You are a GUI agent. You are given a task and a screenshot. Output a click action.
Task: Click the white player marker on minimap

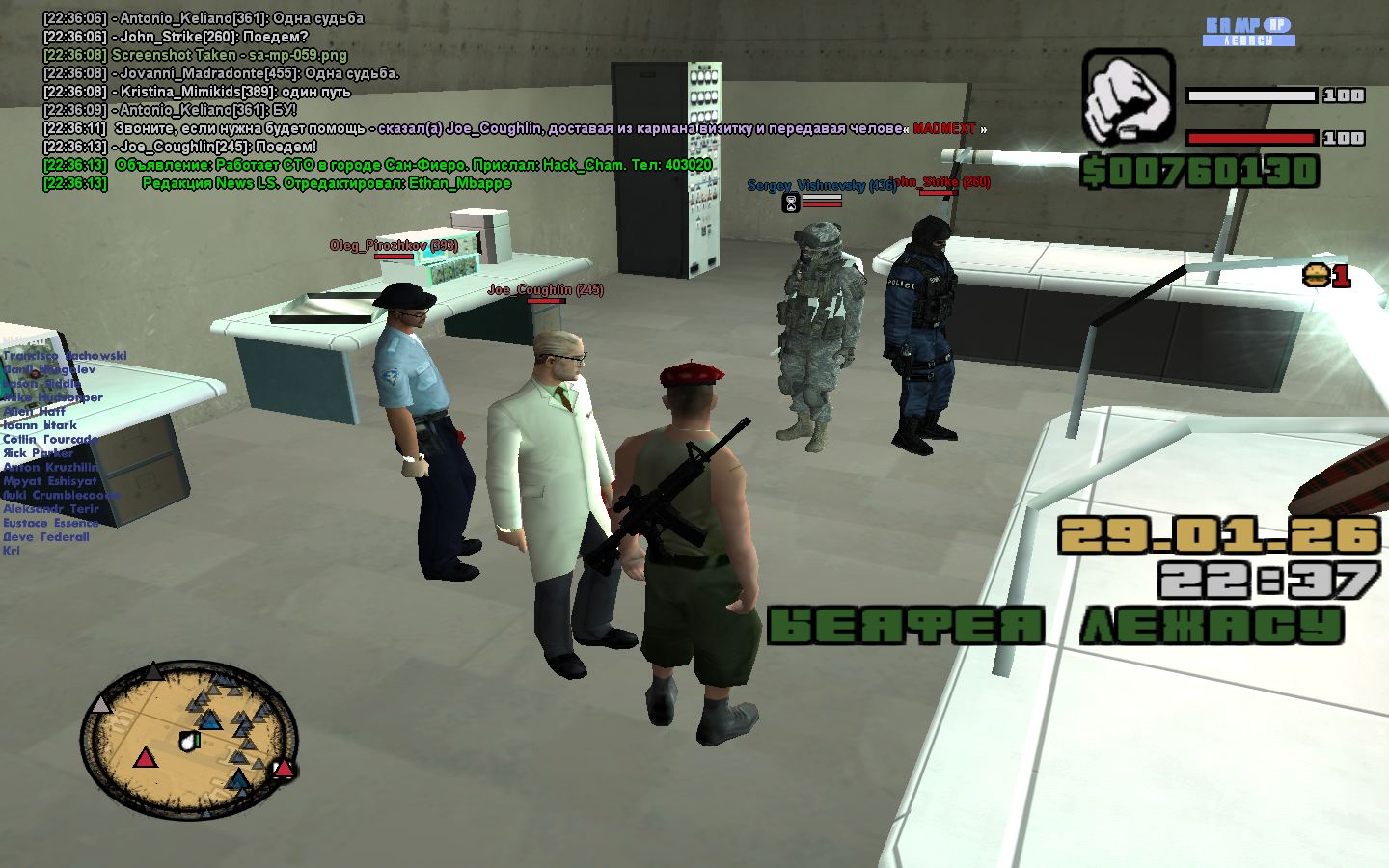189,741
